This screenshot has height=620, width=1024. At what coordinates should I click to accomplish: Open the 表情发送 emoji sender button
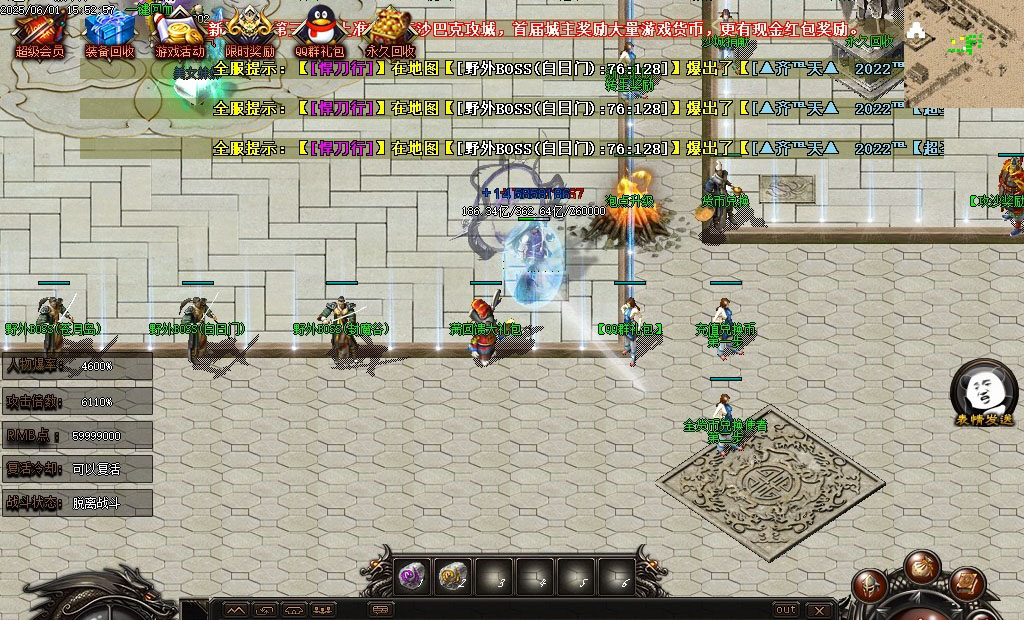point(984,390)
